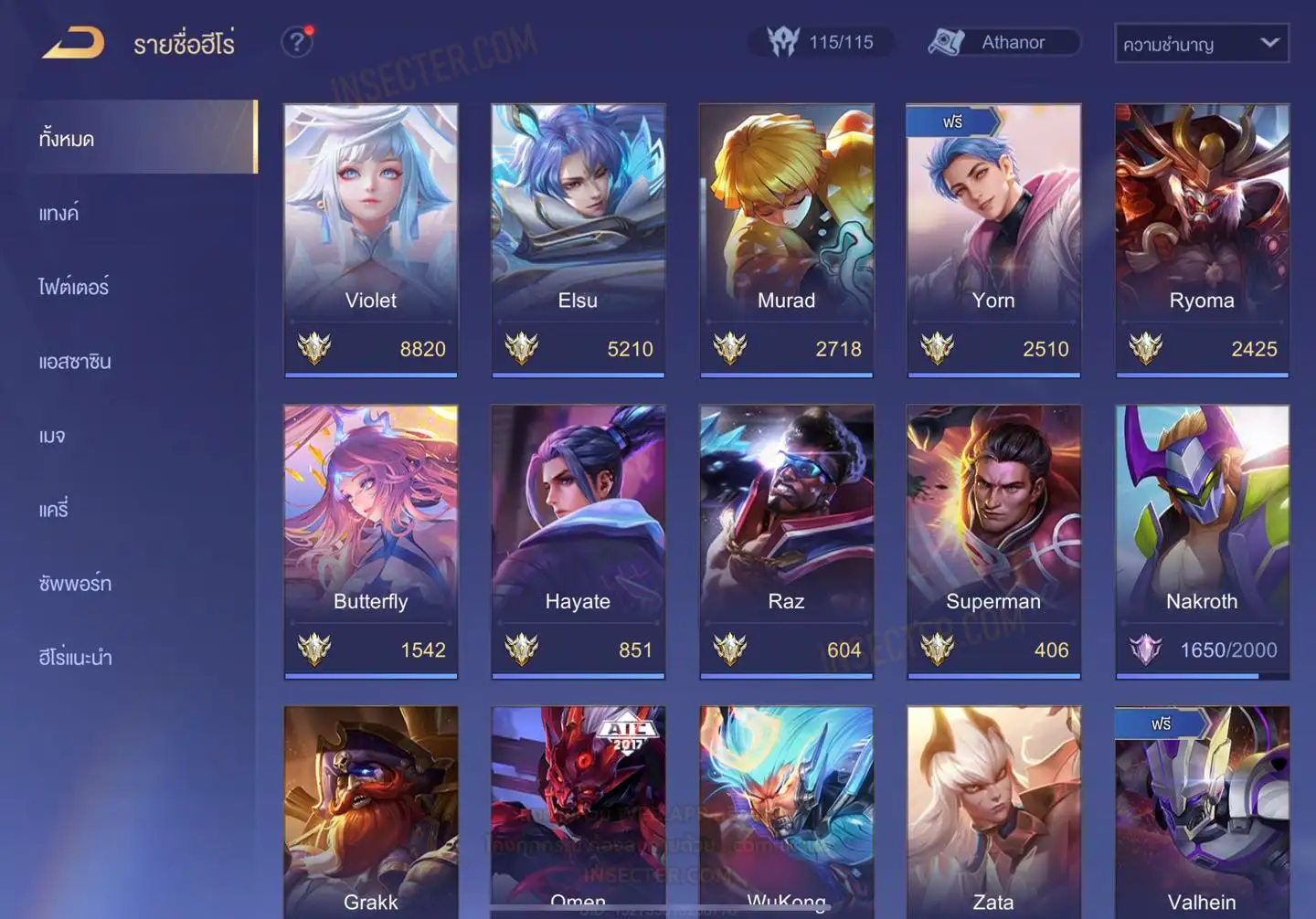Image resolution: width=1316 pixels, height=919 pixels.
Task: Select the Nakroth hero card
Action: pyautogui.click(x=1202, y=541)
